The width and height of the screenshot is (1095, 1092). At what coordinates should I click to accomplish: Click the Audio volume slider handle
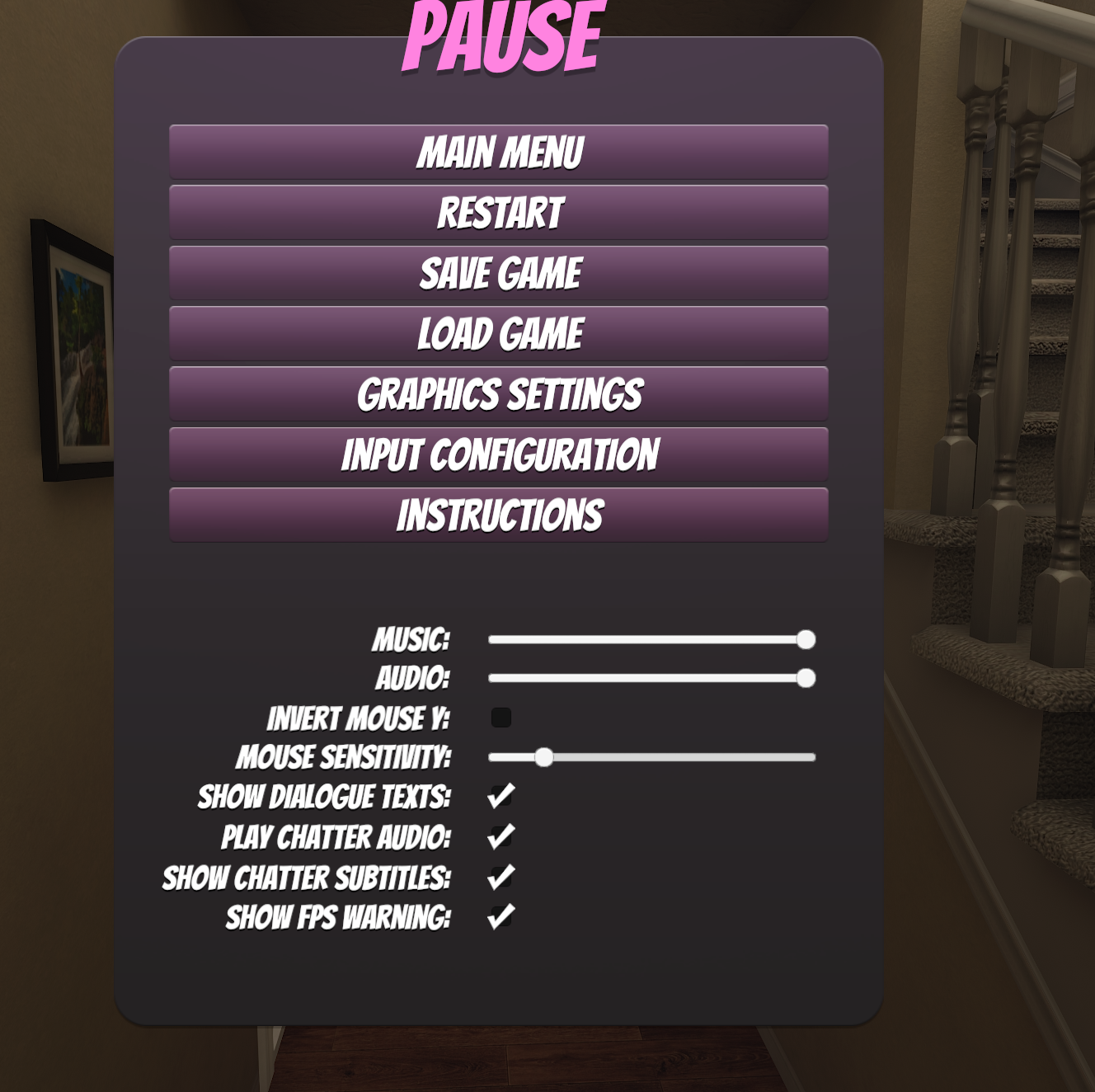[806, 678]
